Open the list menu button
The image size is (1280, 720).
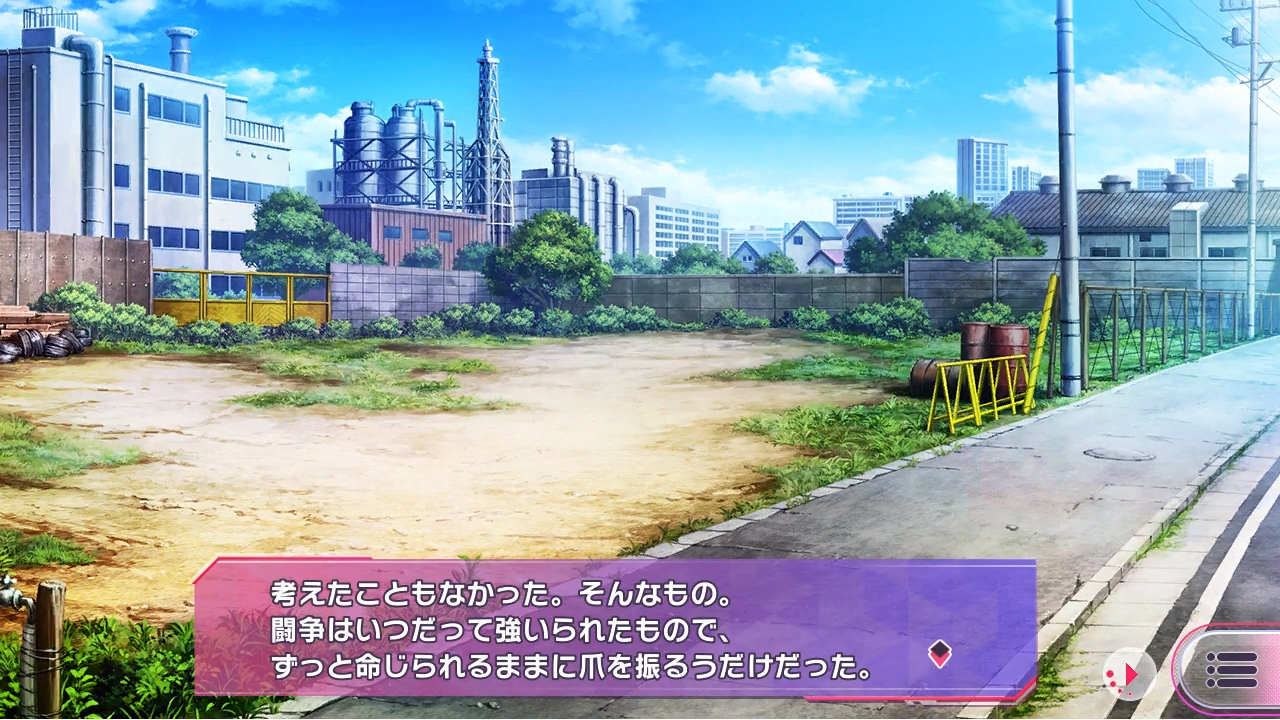(x=1232, y=669)
